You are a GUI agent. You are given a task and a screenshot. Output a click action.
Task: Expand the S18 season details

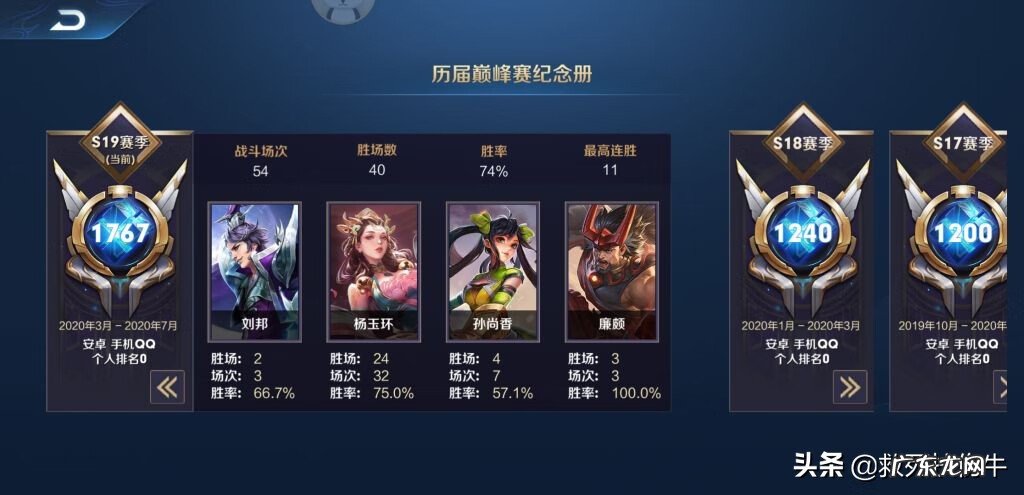click(x=847, y=387)
